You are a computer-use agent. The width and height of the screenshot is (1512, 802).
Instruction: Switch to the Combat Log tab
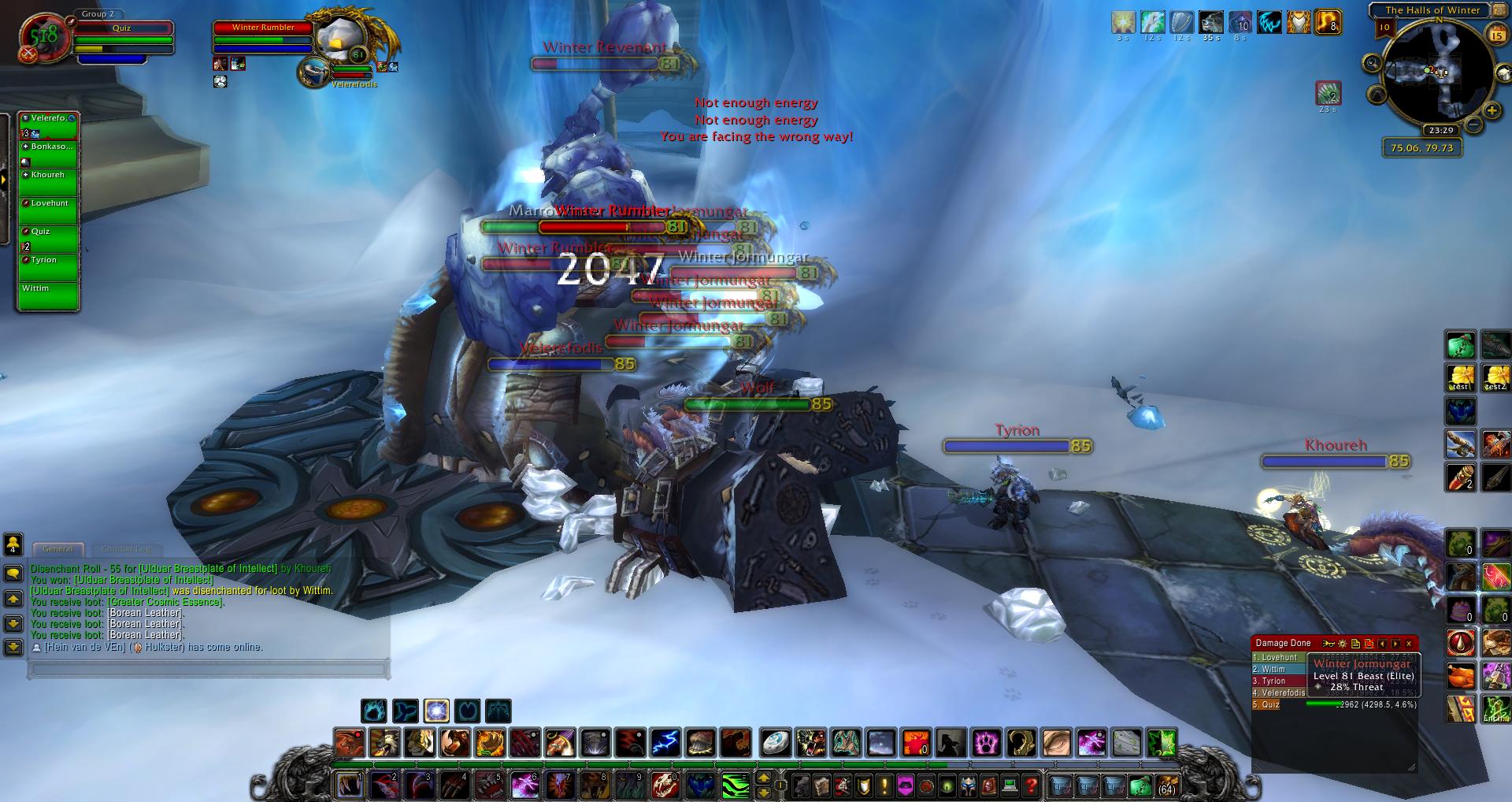pos(126,549)
